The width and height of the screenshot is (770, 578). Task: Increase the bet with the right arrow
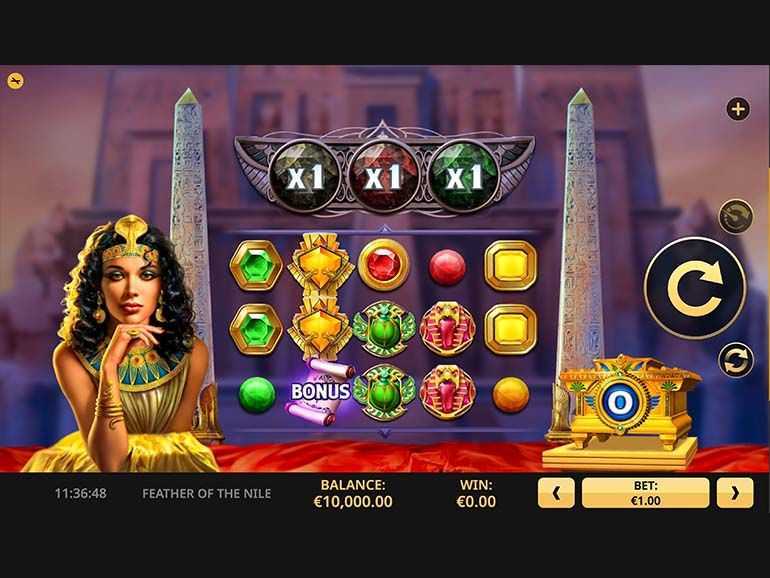[x=735, y=493]
